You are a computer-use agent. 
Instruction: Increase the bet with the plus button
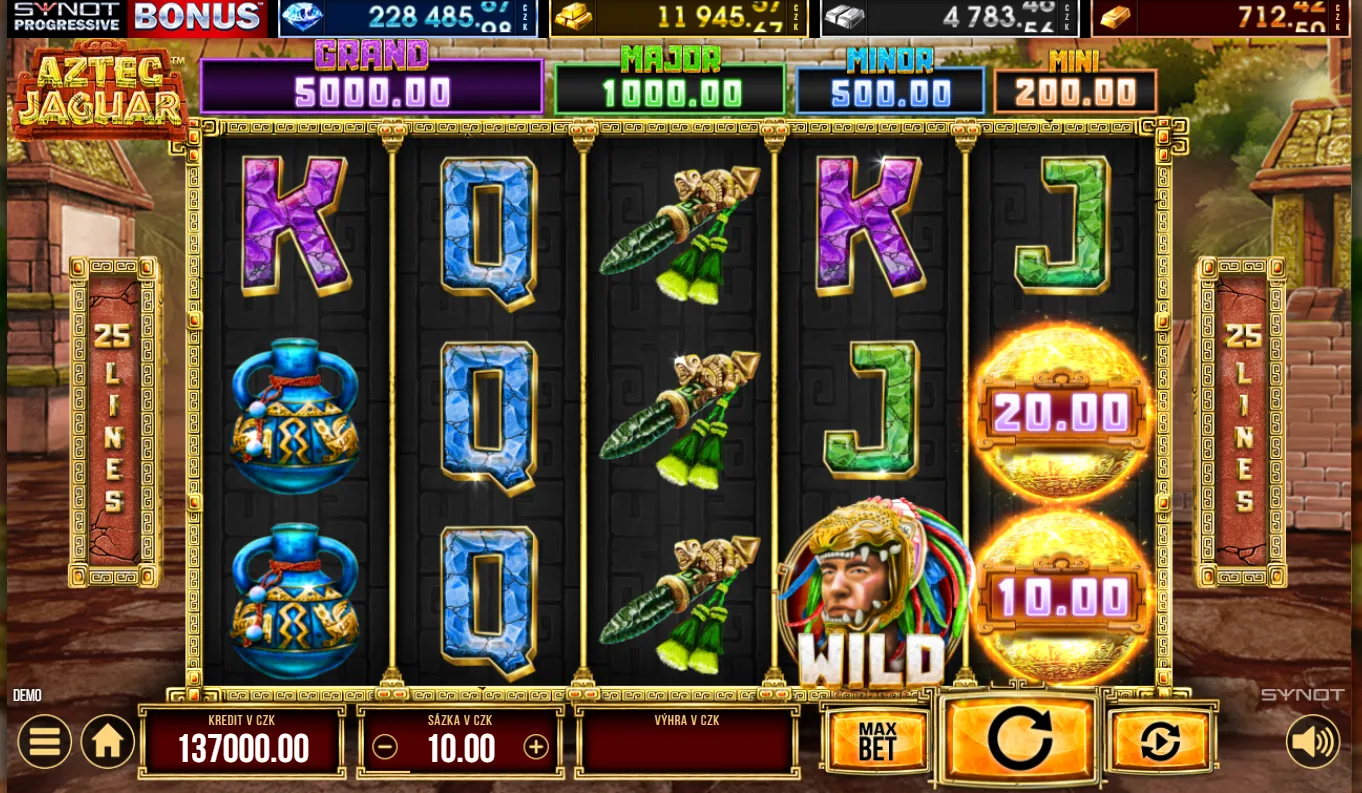536,747
